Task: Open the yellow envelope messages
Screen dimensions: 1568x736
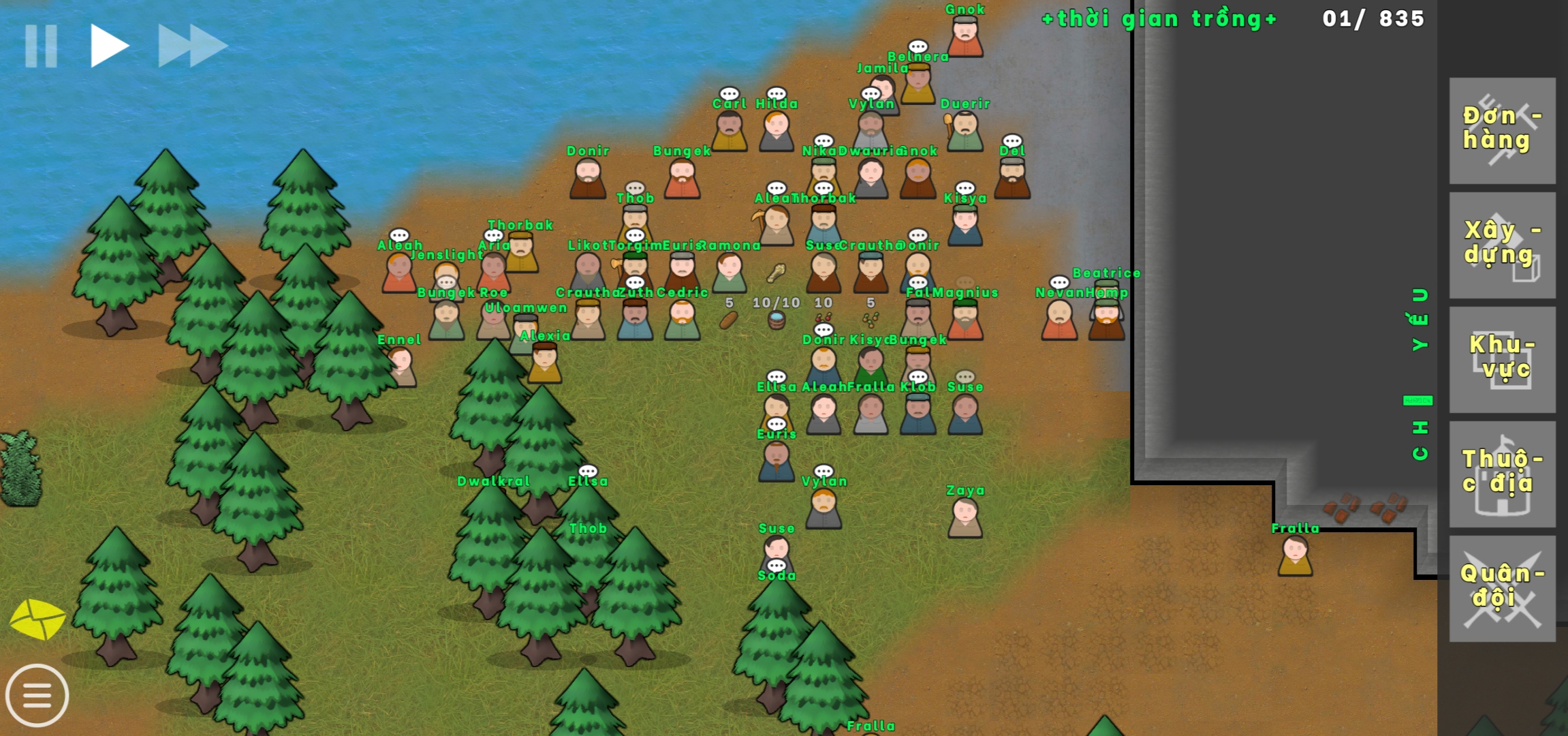Action: pos(37,619)
